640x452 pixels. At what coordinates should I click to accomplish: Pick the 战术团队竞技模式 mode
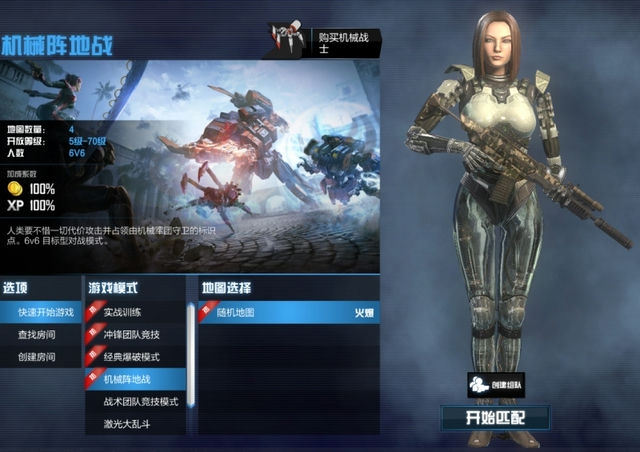tap(140, 402)
